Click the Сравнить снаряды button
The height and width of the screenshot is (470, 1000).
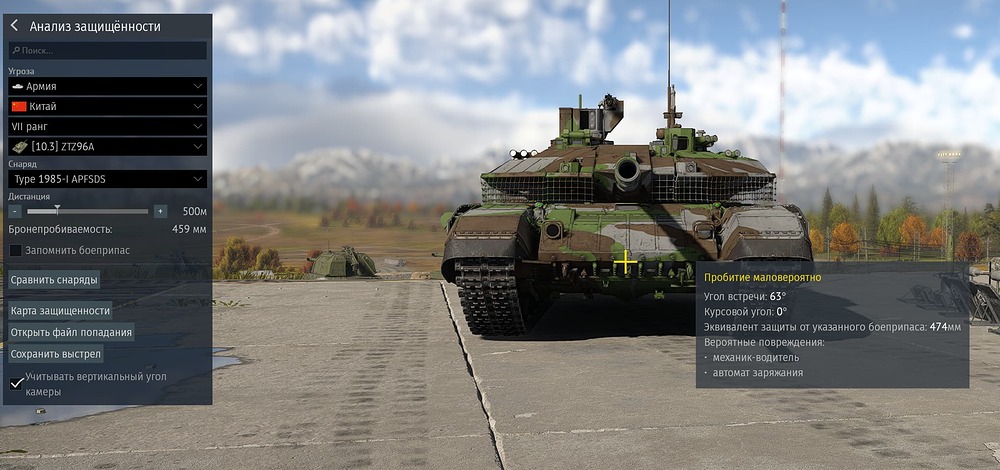[54, 280]
